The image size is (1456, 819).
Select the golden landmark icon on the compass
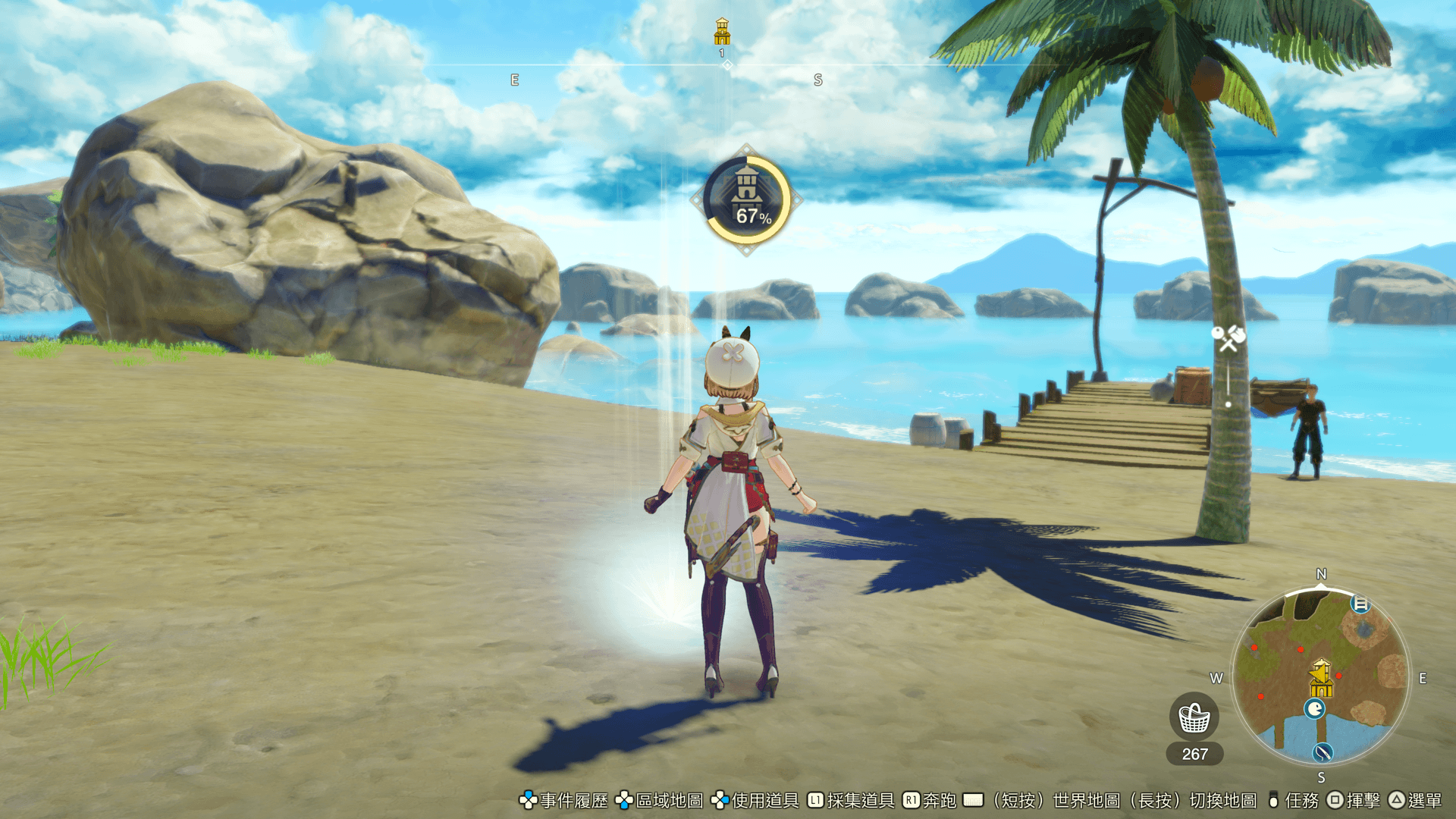point(722,32)
